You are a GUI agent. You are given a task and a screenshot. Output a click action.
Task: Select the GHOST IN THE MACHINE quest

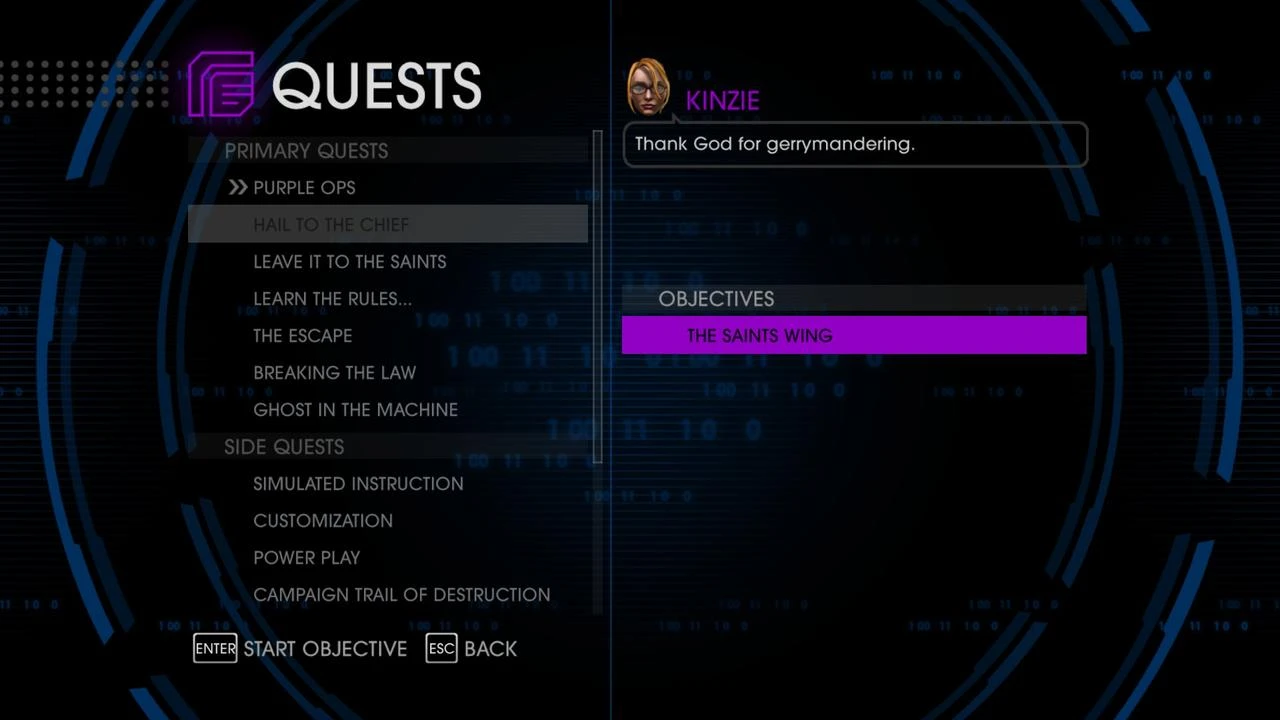355,409
